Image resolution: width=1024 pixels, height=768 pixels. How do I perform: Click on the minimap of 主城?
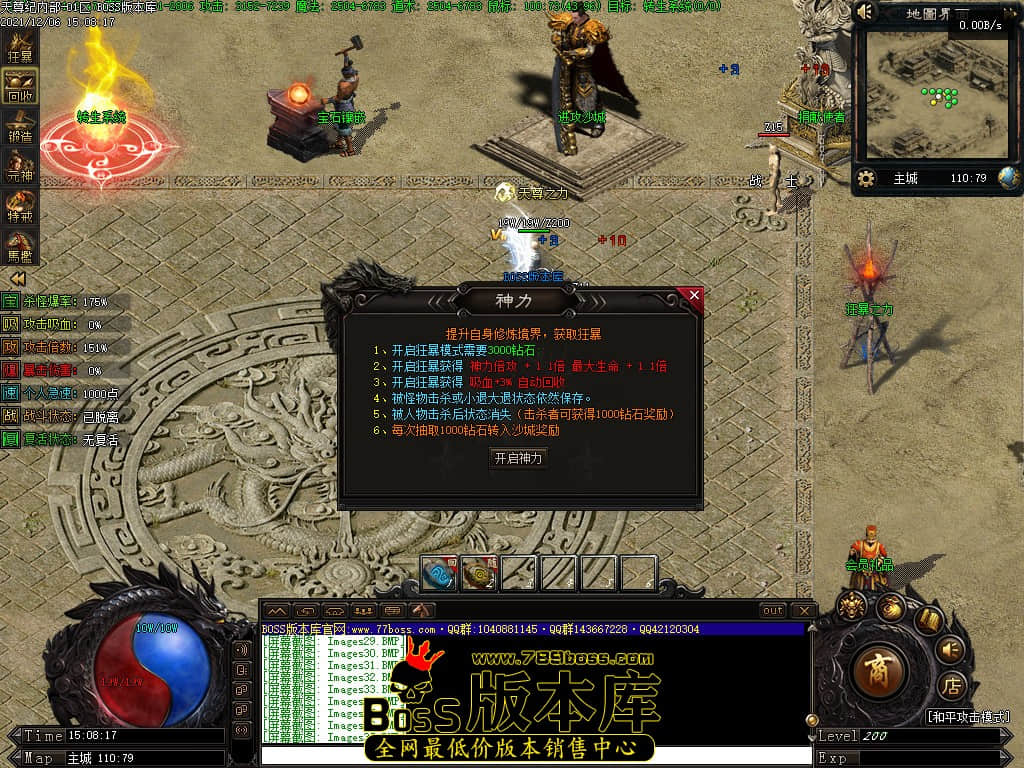pyautogui.click(x=936, y=98)
